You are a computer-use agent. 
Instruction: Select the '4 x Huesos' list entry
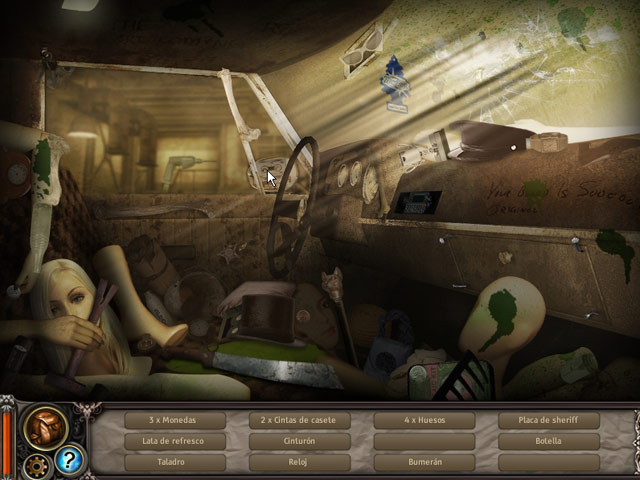pos(424,420)
